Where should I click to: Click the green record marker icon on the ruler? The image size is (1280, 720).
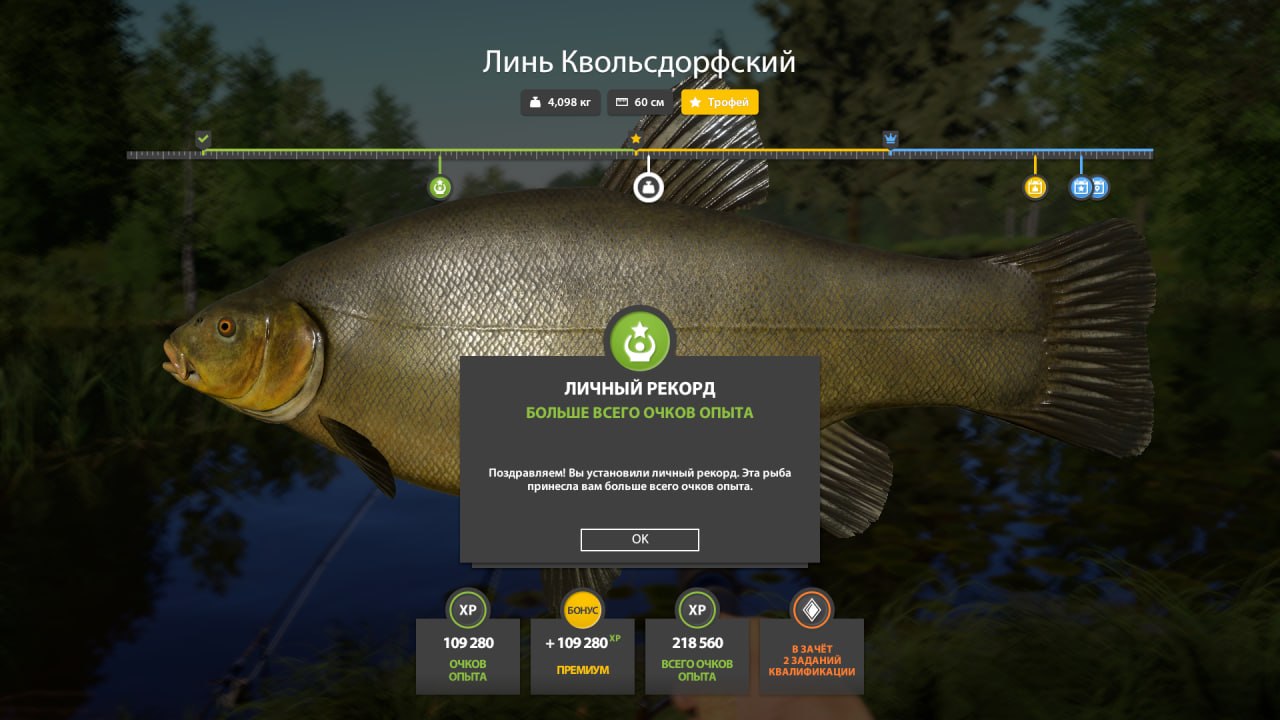438,185
